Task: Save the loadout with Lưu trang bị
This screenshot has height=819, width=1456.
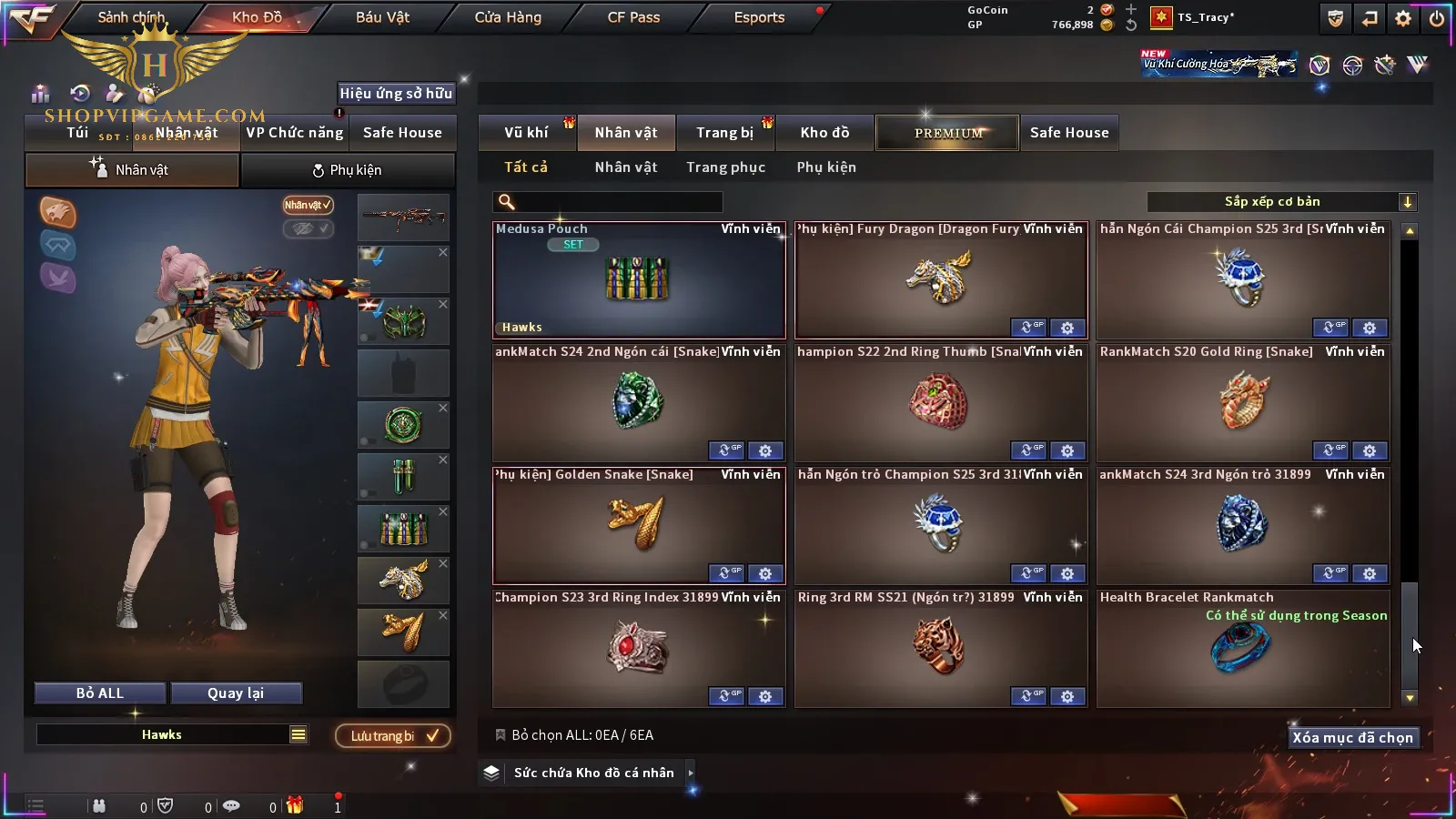Action: point(393,736)
